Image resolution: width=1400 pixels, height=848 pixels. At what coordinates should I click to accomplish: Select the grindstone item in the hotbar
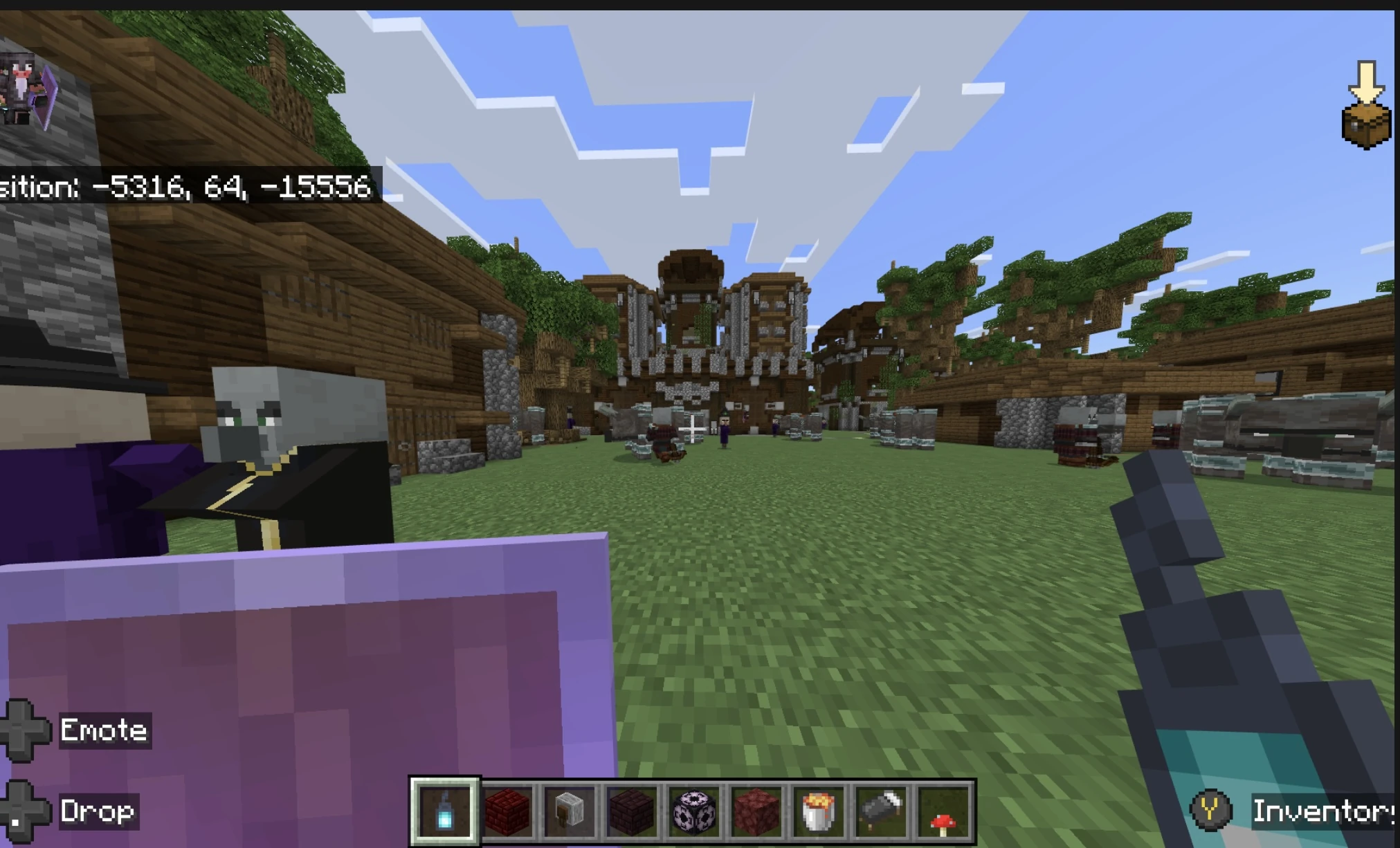568,811
